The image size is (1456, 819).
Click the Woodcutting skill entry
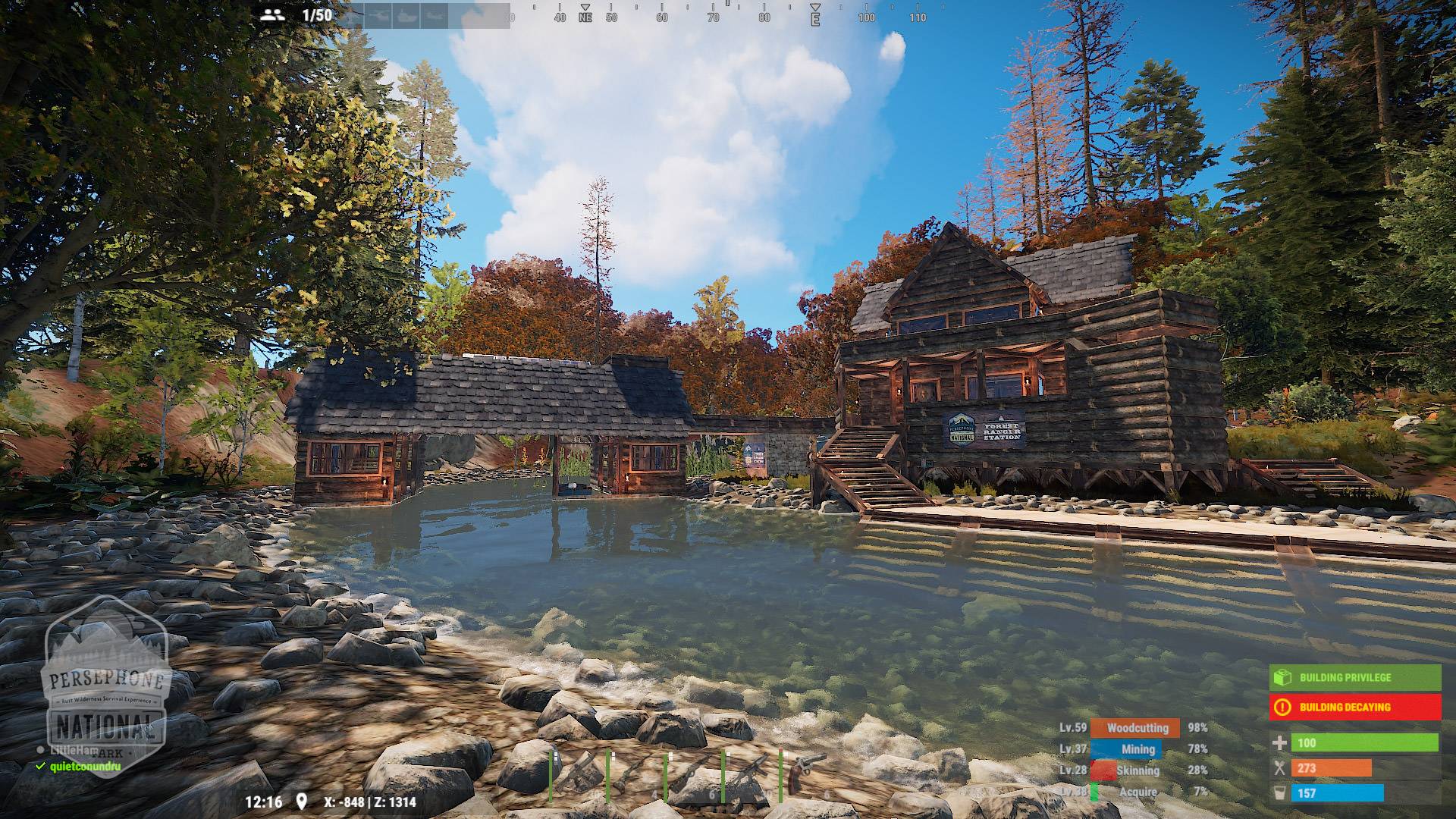pos(1135,727)
